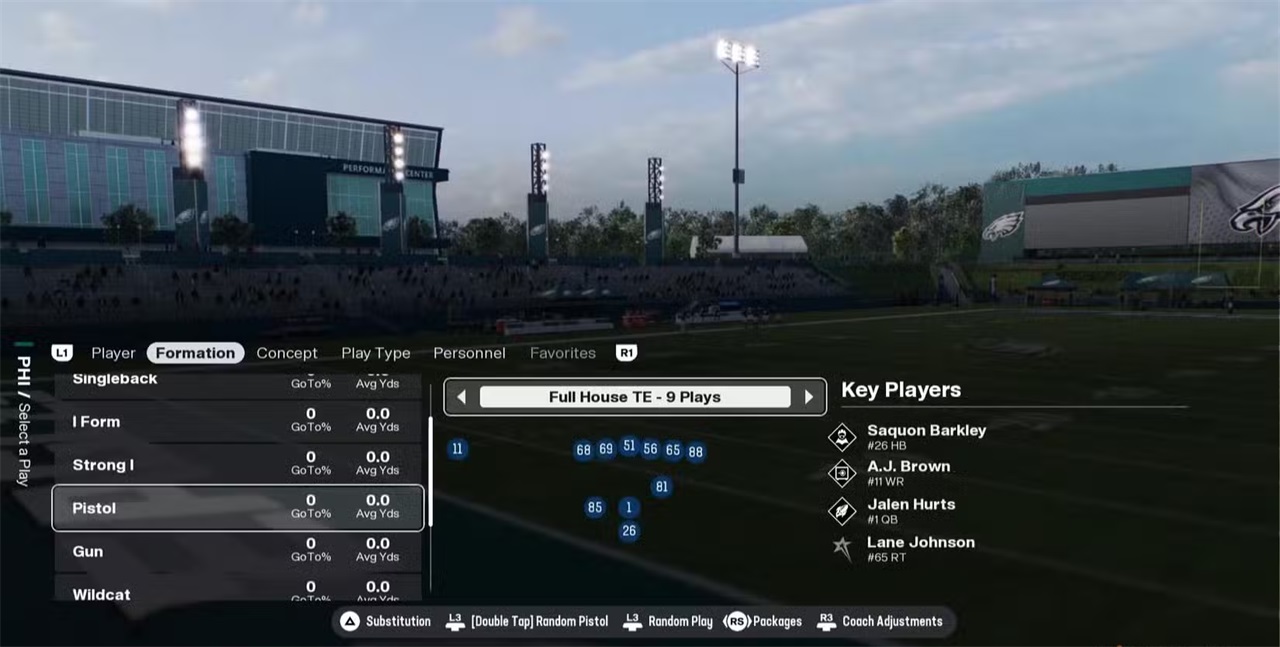
Task: Select key player Lane Johnson
Action: (920, 548)
